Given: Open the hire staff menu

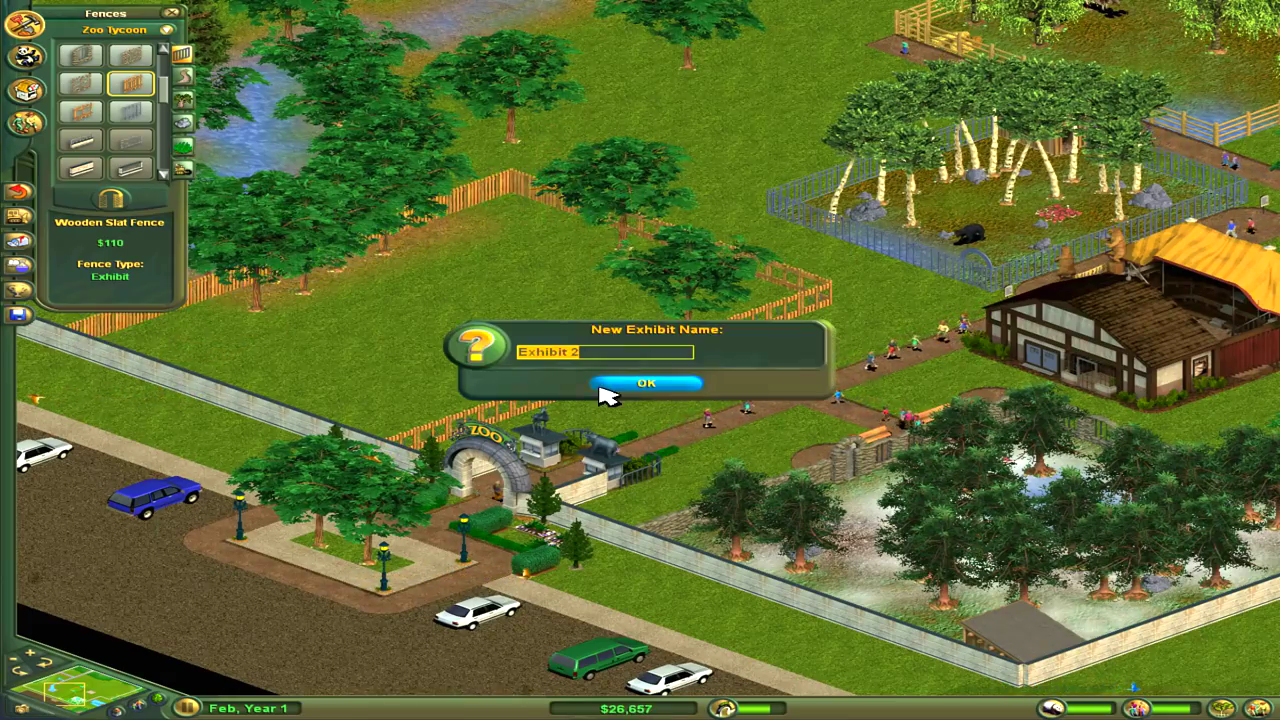Looking at the screenshot, I should (x=25, y=123).
